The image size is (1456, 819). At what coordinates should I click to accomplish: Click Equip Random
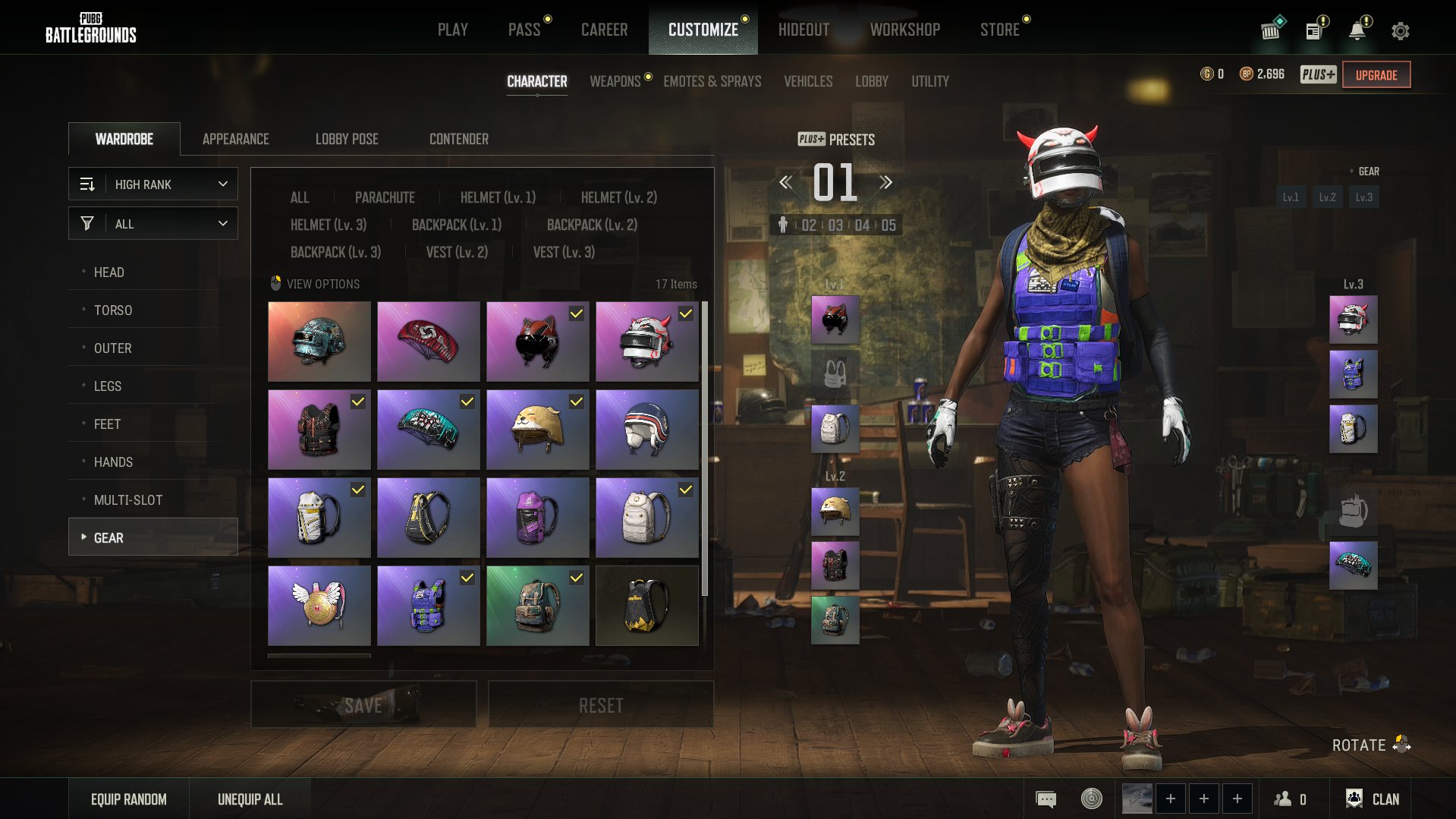128,799
